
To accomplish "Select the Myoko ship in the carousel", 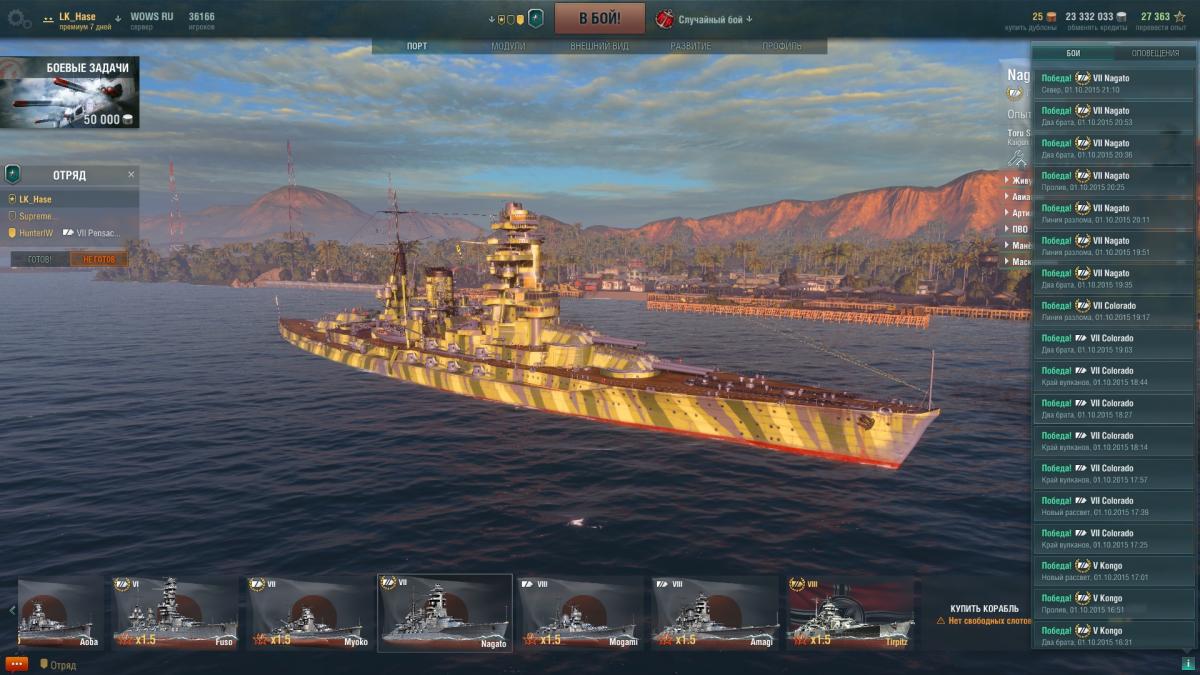I will tap(310, 613).
